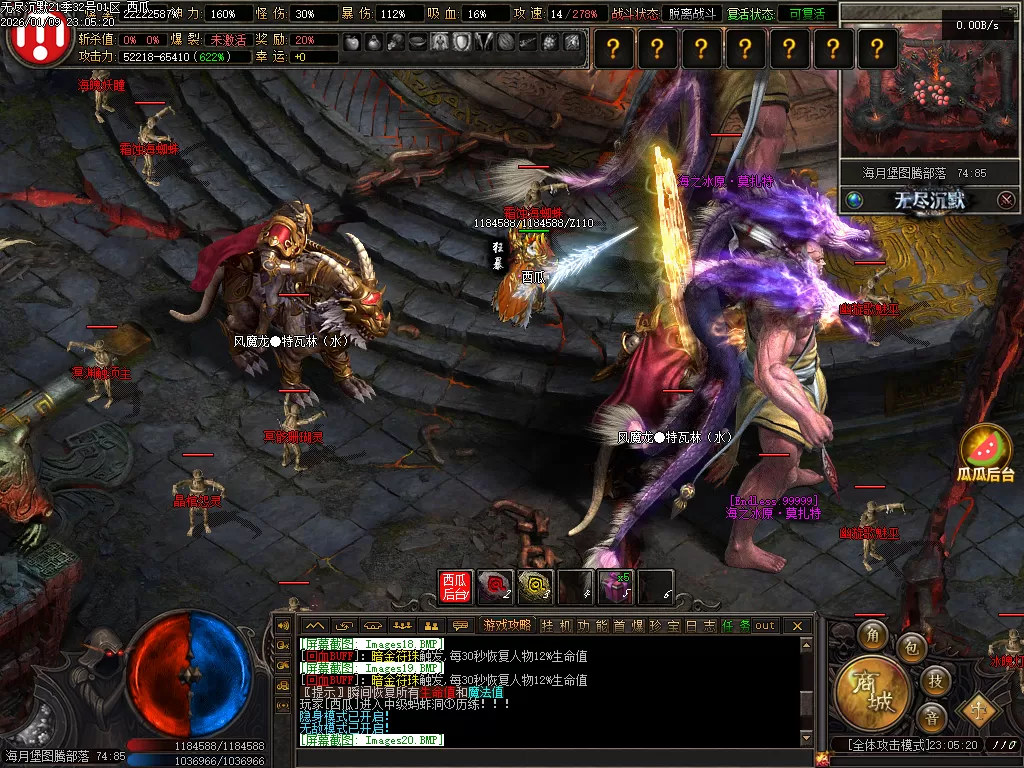
Task: Click the red exclamation alert icon
Action: tap(38, 40)
